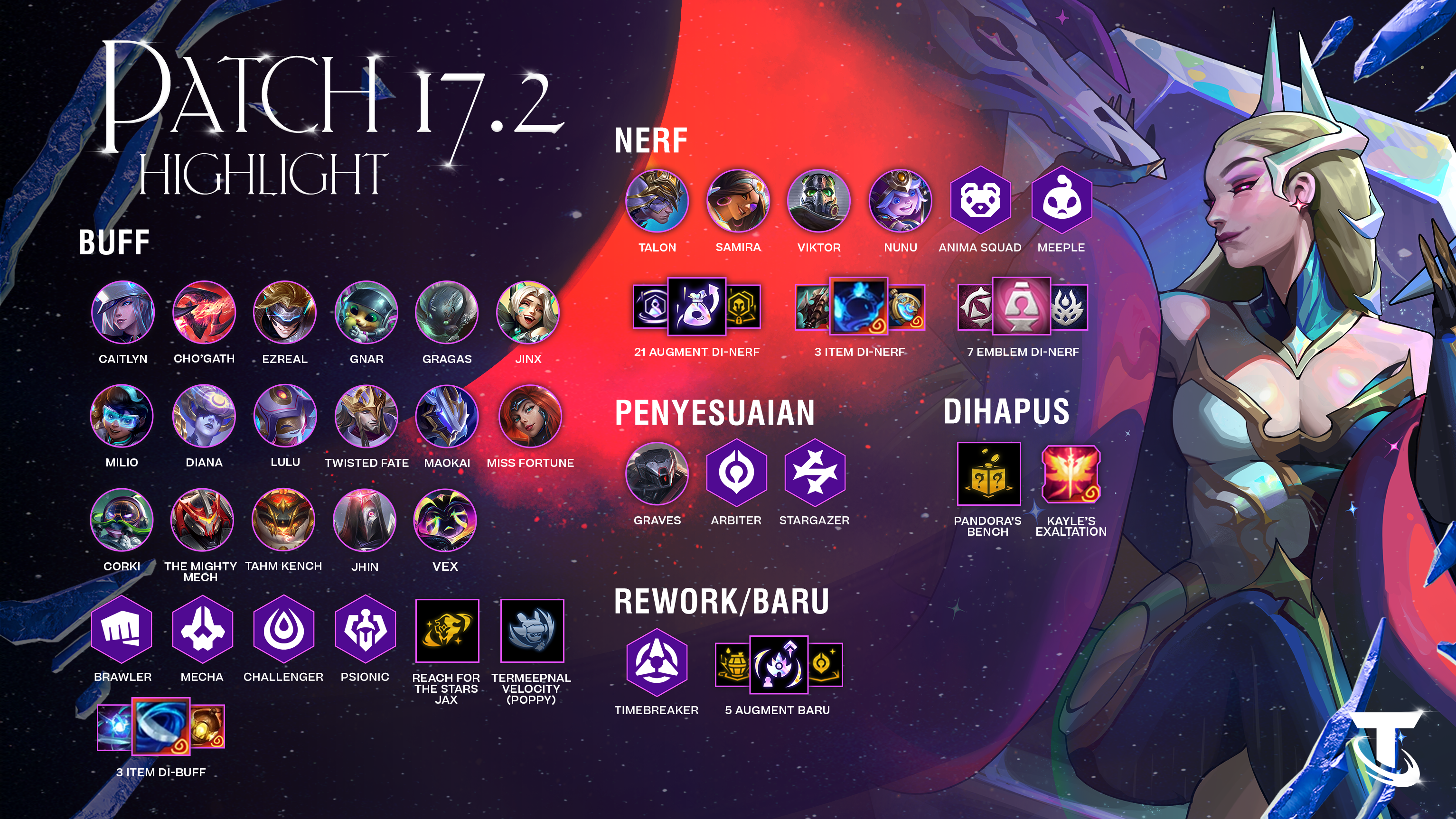Open The Mighty Mech portrait
Screen dimensions: 1456x819
click(202, 520)
